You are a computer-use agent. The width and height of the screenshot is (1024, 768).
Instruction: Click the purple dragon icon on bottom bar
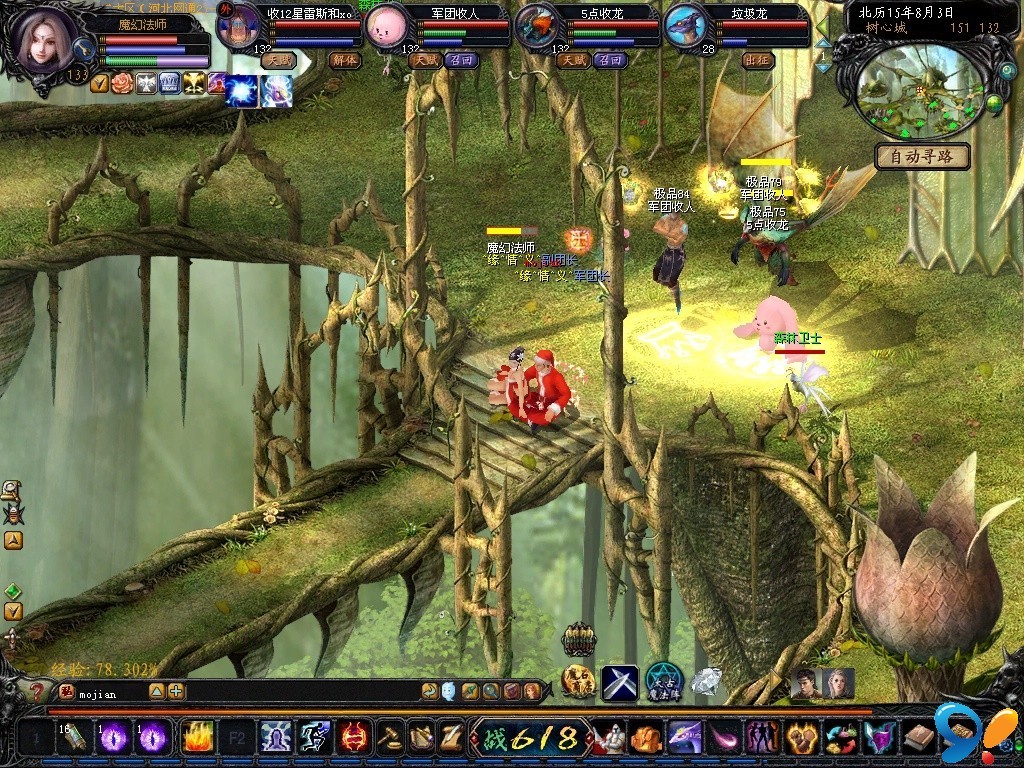[684, 738]
